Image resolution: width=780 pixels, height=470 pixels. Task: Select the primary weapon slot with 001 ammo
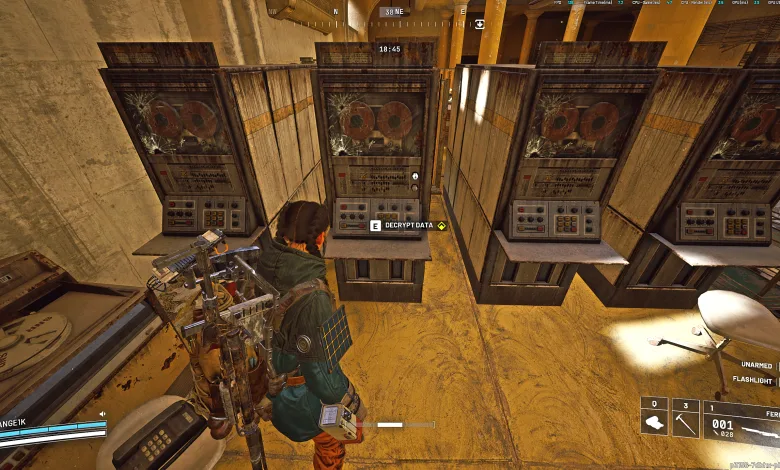tap(741, 421)
